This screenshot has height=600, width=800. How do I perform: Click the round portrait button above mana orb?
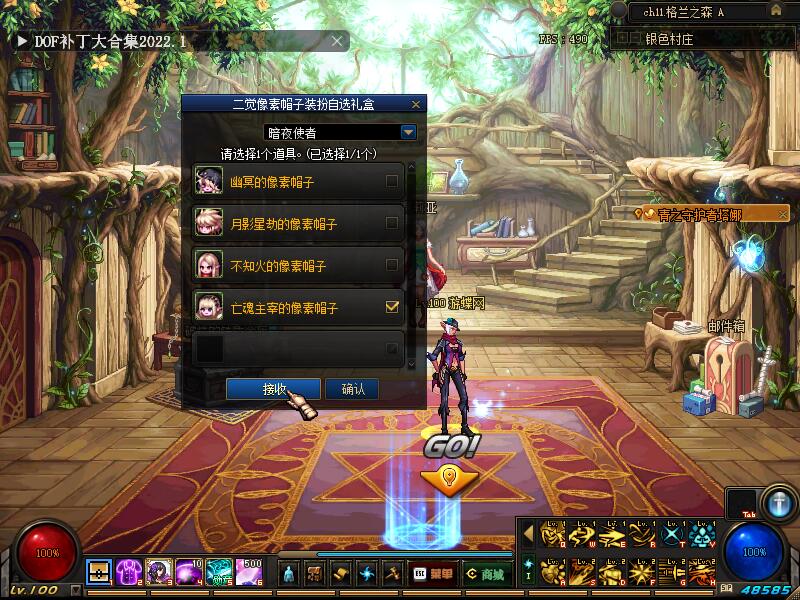[777, 502]
